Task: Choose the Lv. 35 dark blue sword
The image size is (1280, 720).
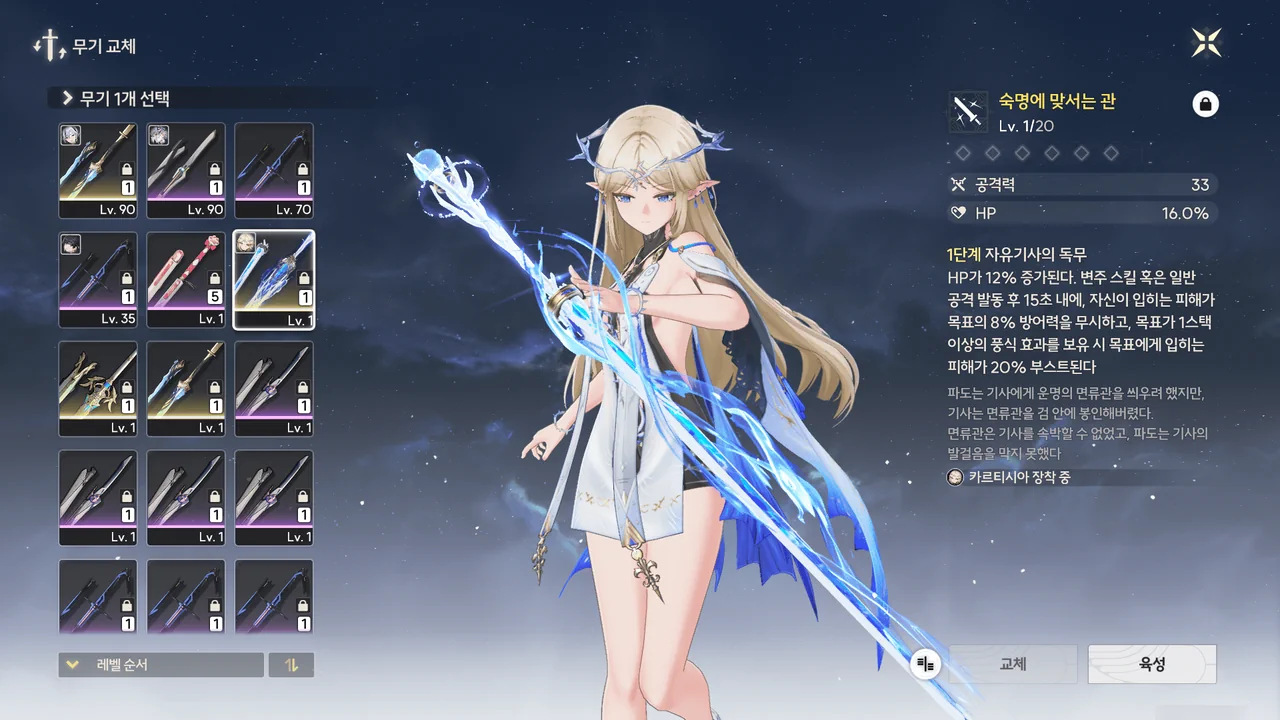Action: pos(98,279)
